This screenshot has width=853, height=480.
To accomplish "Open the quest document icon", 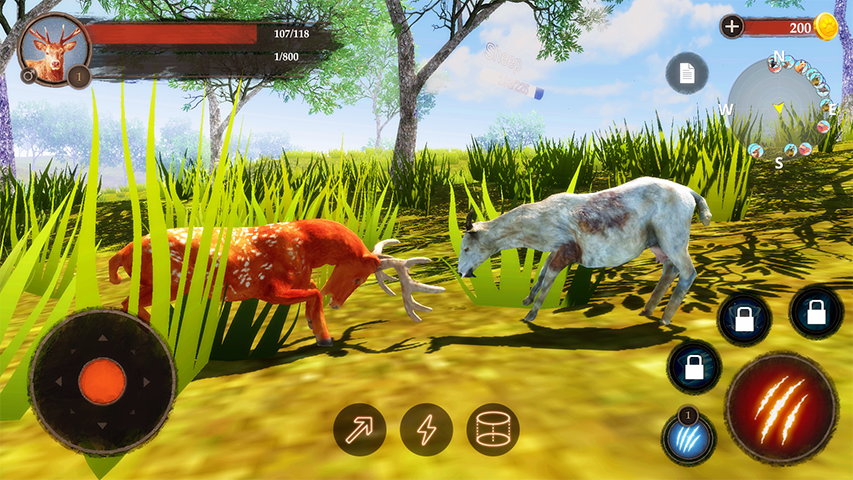I will point(687,73).
